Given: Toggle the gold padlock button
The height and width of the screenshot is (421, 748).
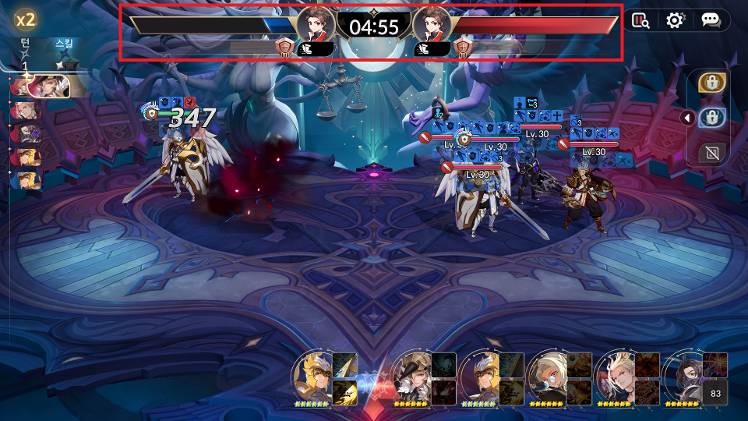Looking at the screenshot, I should coord(711,83).
